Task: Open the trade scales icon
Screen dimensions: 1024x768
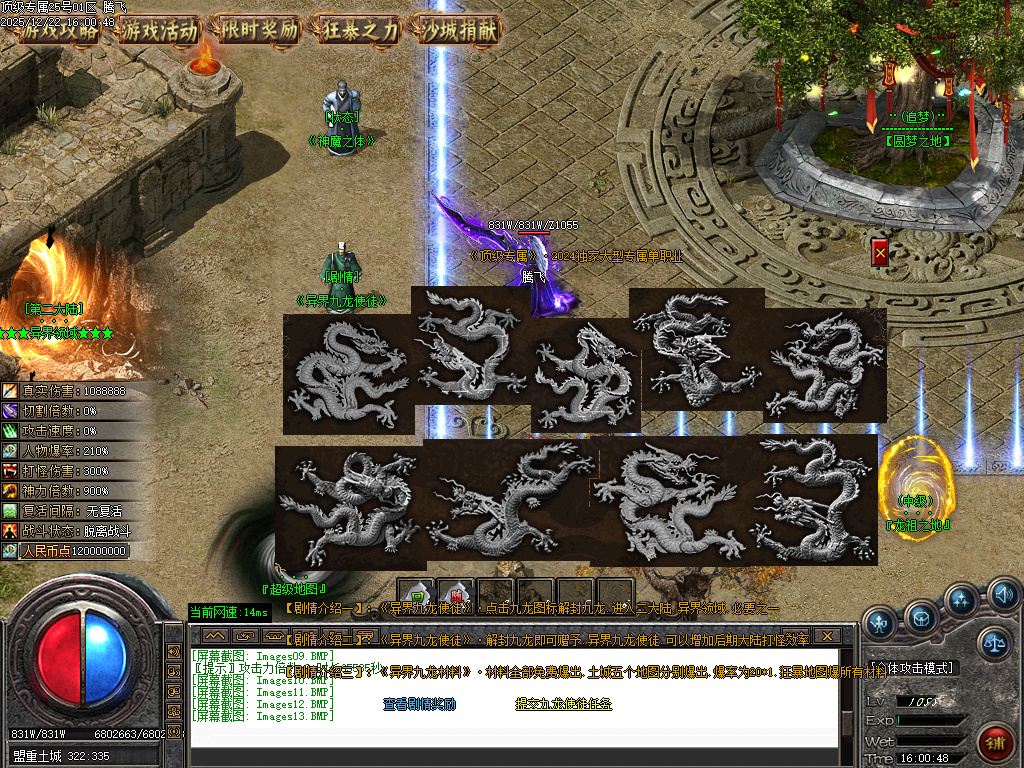Action: pos(993,643)
